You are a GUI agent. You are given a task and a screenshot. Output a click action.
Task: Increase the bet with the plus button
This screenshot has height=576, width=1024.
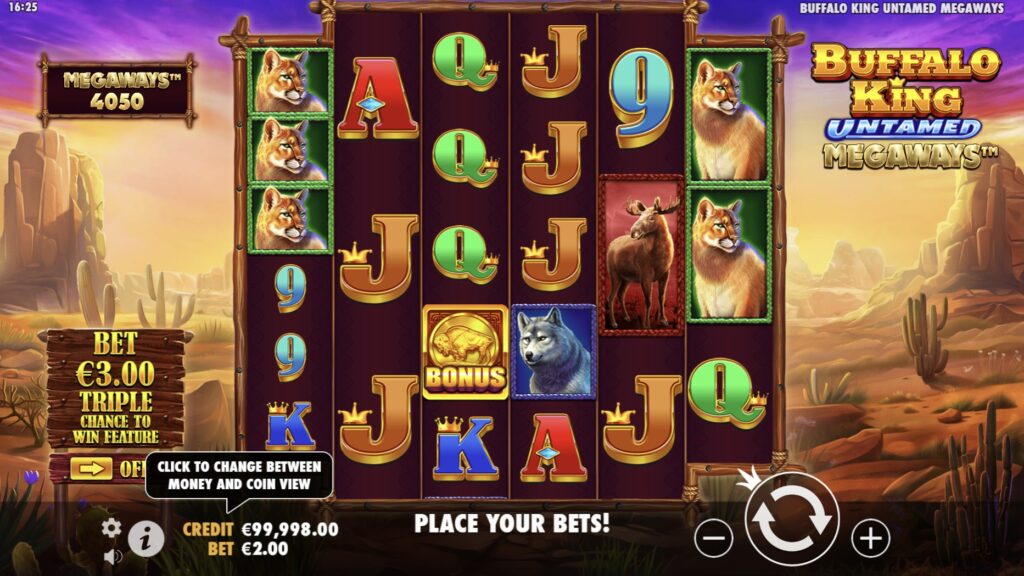[x=870, y=539]
